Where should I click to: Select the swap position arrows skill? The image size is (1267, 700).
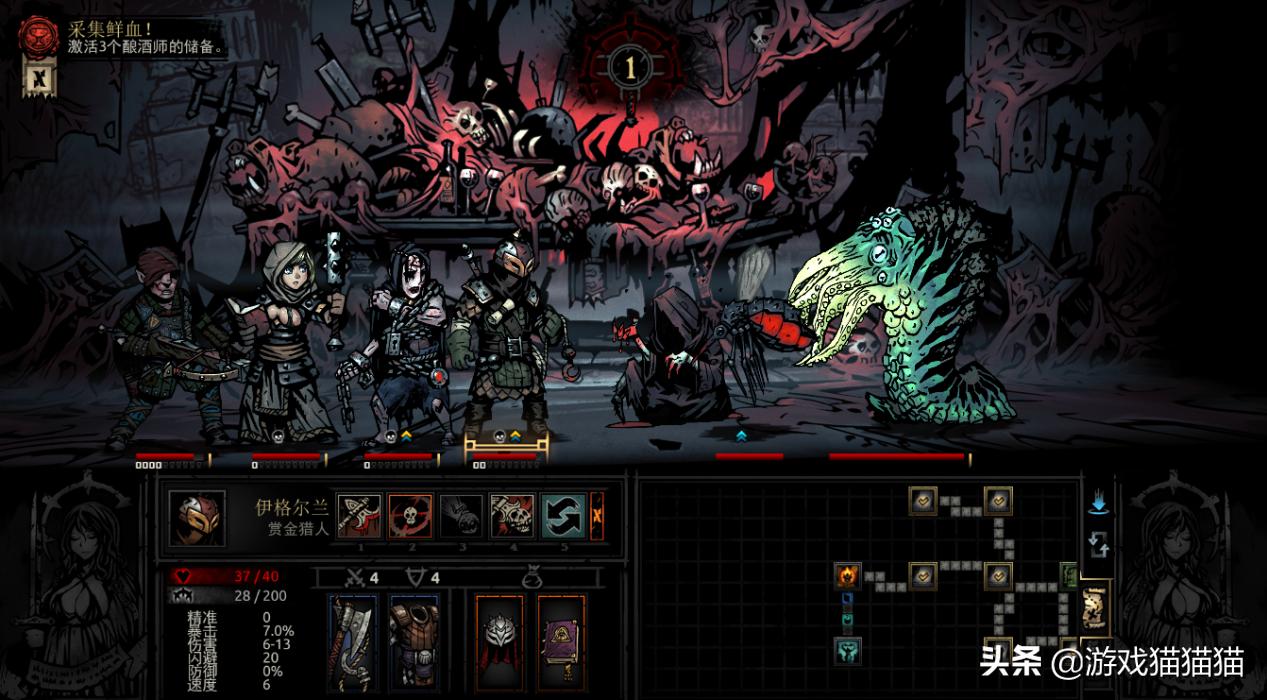pyautogui.click(x=563, y=516)
